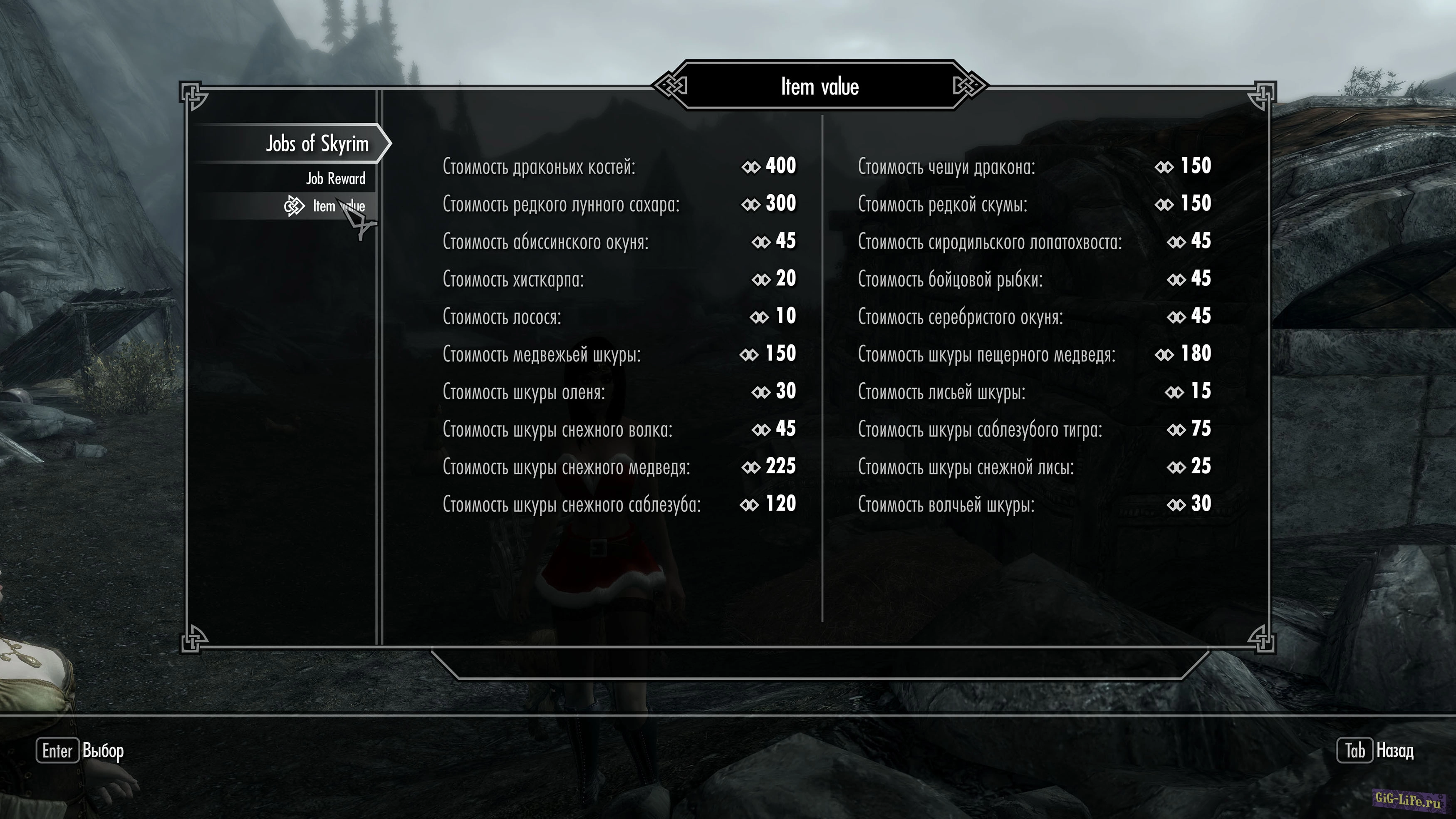Switch to the Item value page
Image resolution: width=1456 pixels, height=819 pixels.
339,206
